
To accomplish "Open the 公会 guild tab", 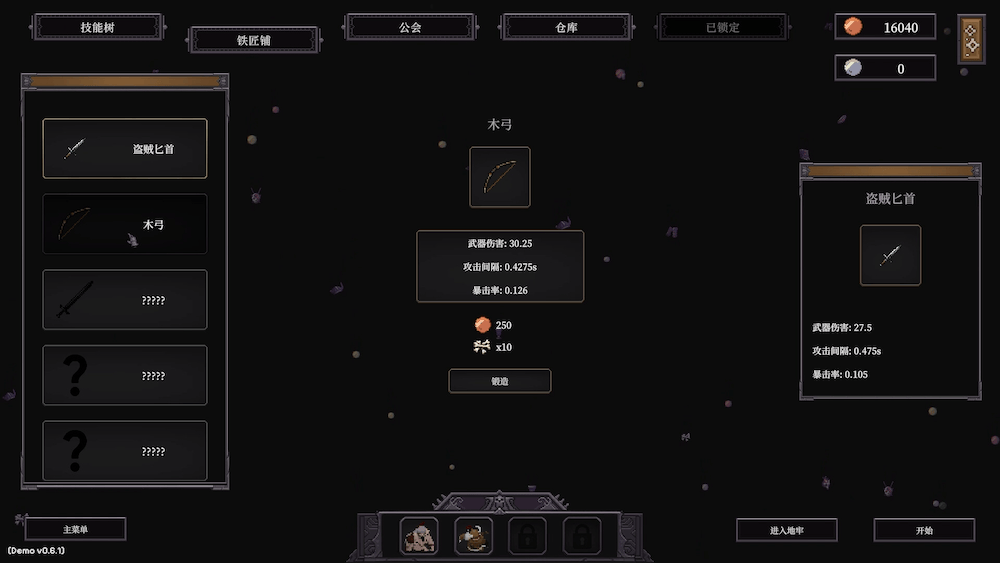I will (410, 27).
